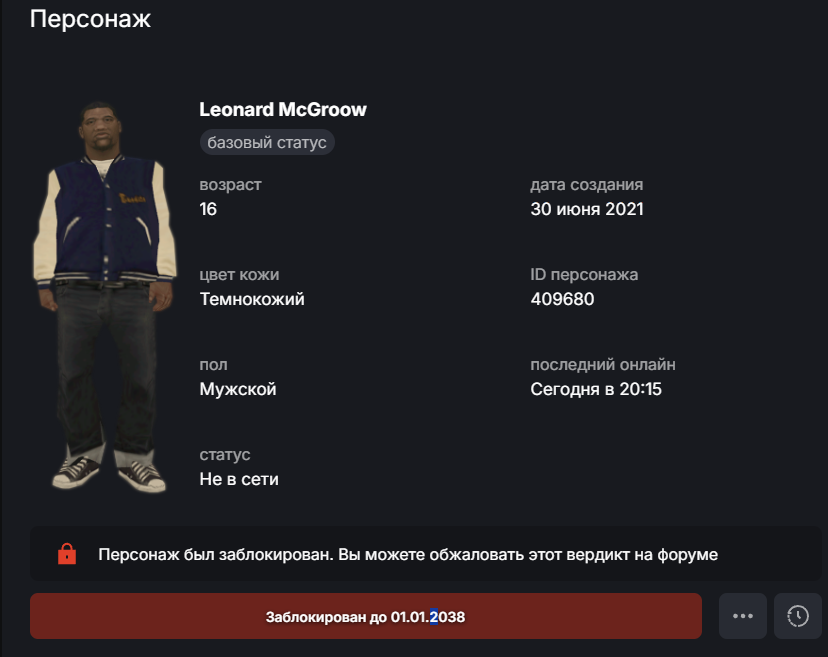Click the red blocked-until 01.01.2038 button

pos(365,616)
